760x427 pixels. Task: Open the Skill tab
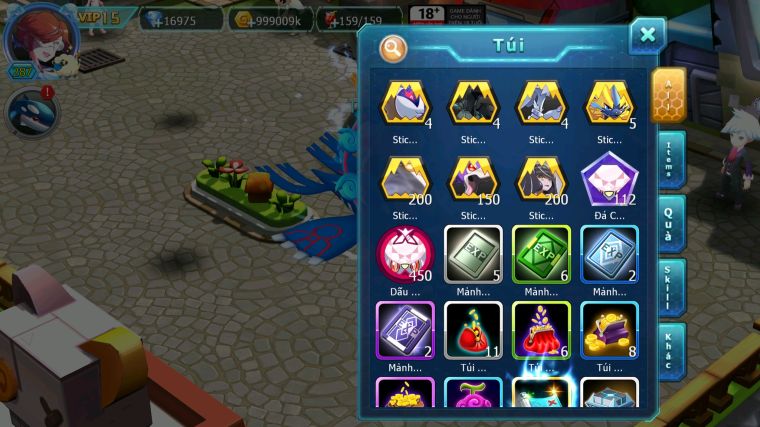[x=669, y=287]
